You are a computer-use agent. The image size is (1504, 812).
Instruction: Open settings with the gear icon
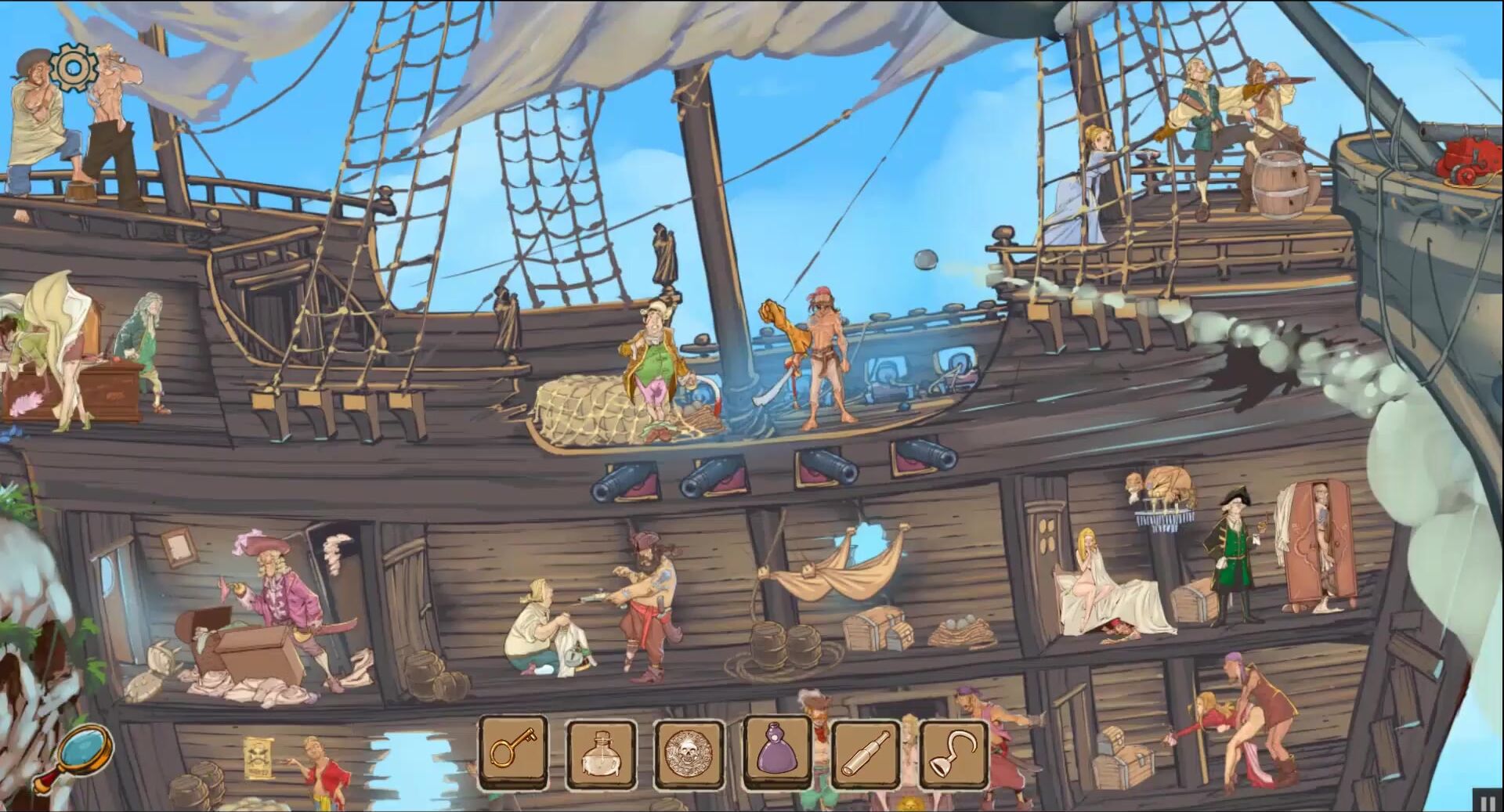(x=72, y=68)
